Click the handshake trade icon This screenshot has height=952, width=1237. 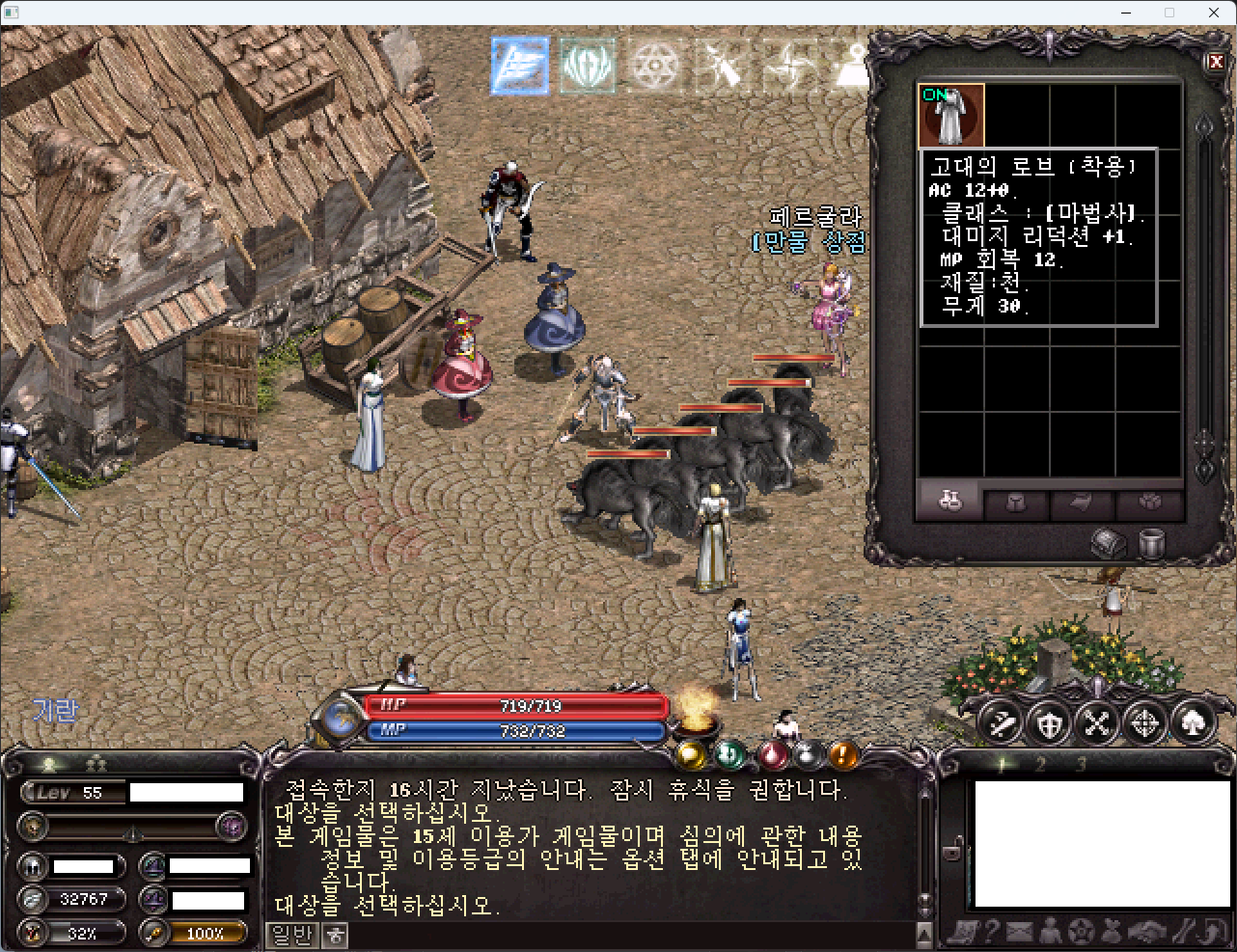point(1146,932)
